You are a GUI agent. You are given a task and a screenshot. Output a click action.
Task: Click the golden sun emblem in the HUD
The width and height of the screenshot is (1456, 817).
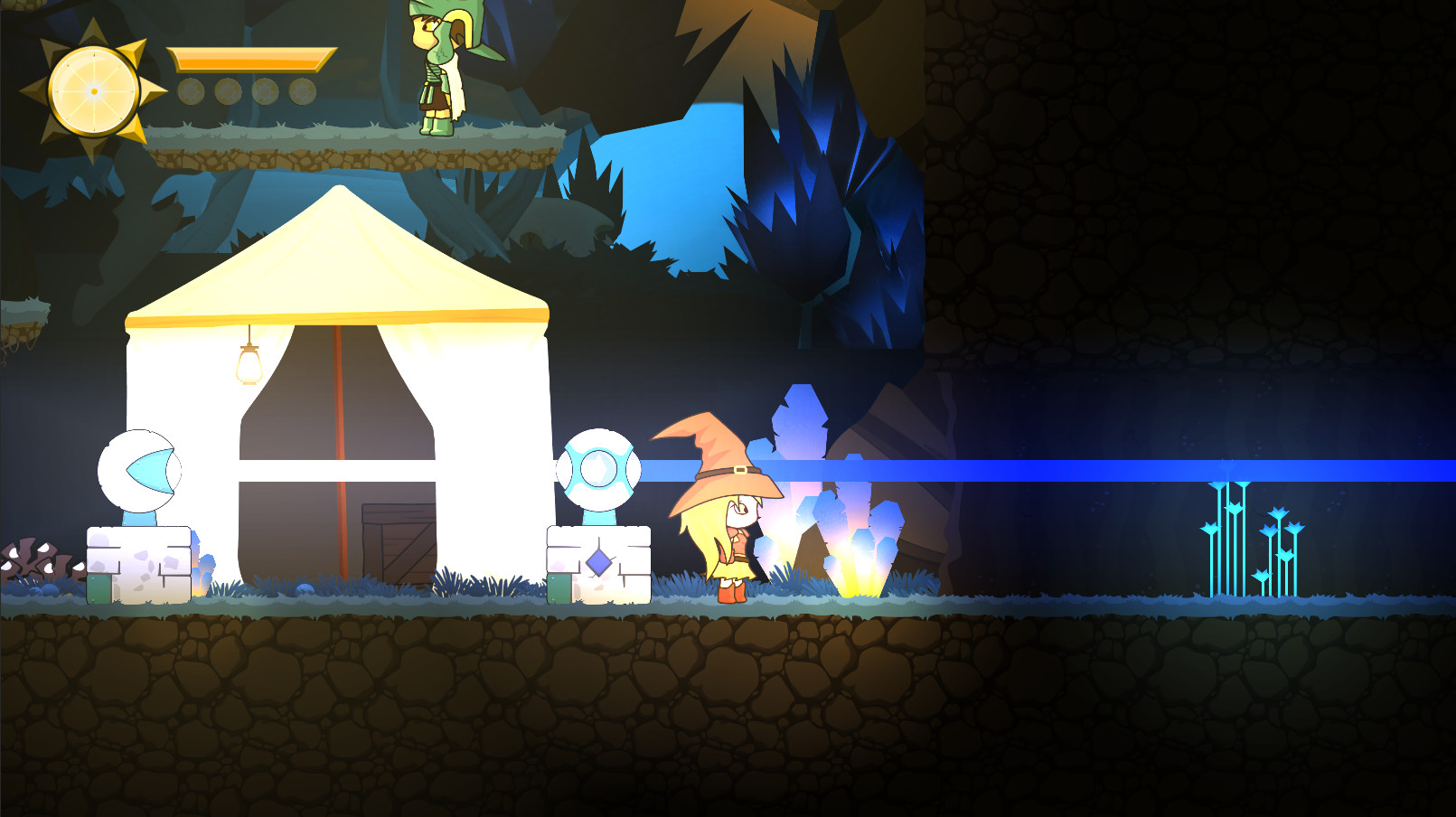pyautogui.click(x=94, y=90)
